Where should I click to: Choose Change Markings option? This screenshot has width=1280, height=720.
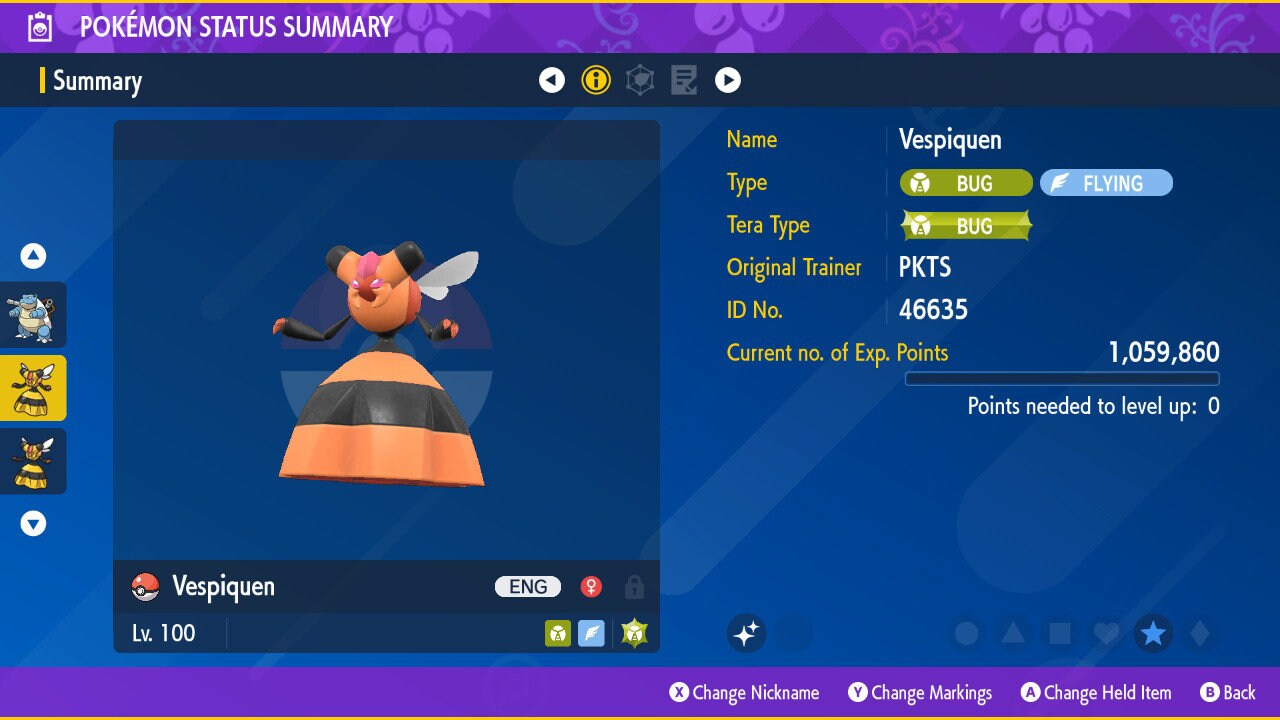click(x=920, y=693)
